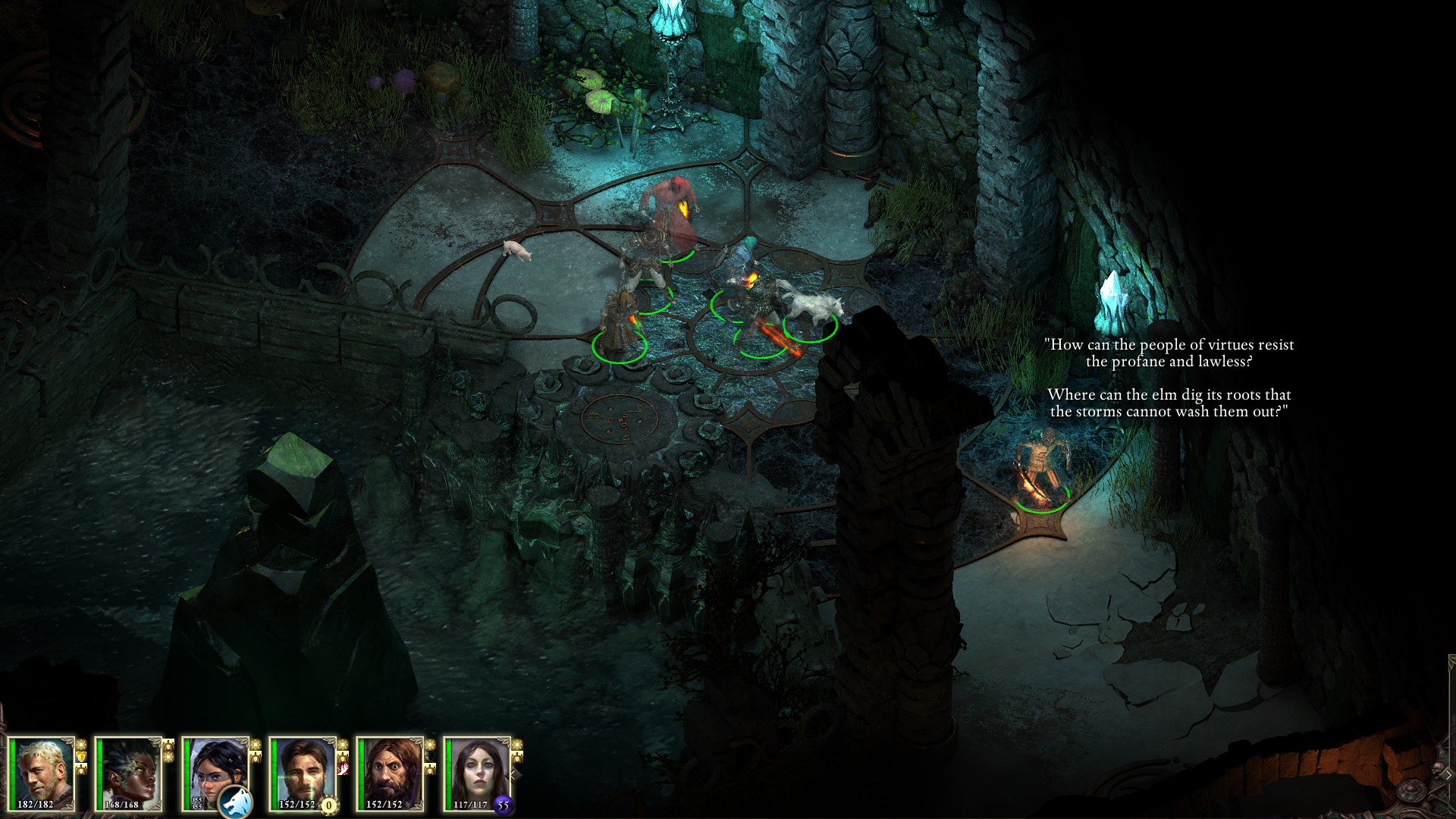Click the white wolf companion badge

click(x=234, y=803)
